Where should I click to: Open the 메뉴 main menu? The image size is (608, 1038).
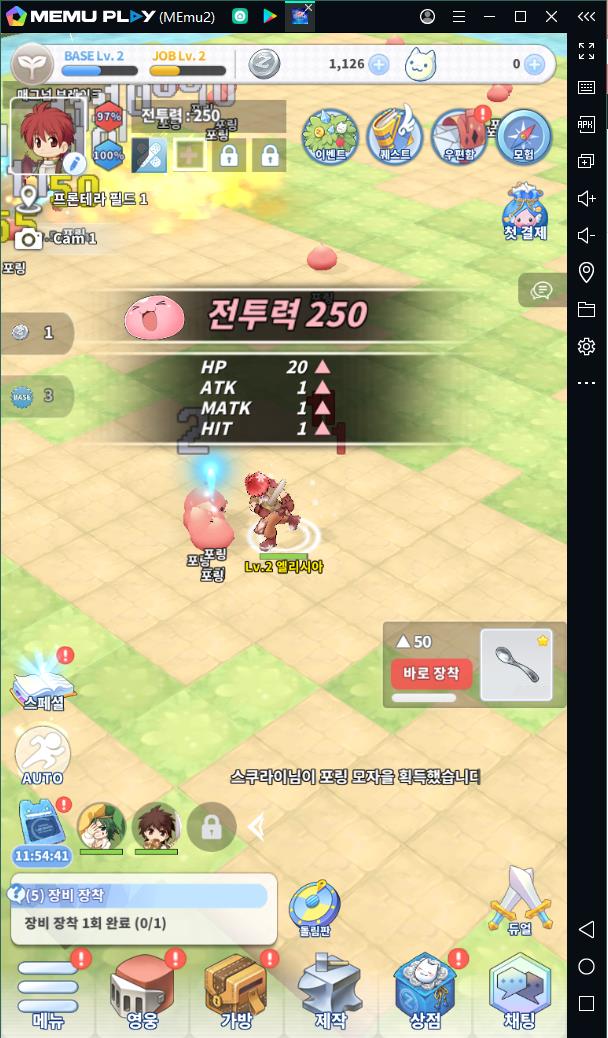[x=47, y=990]
